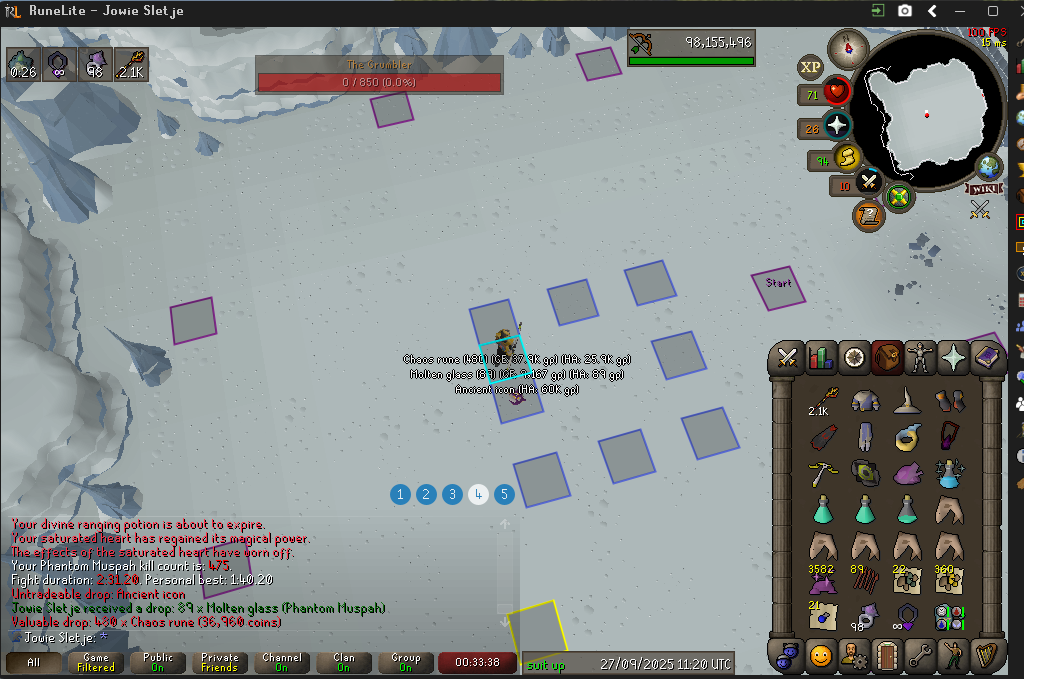1038x682 pixels.
Task: Activate the quick-prayers orb
Action: pyautogui.click(x=836, y=127)
